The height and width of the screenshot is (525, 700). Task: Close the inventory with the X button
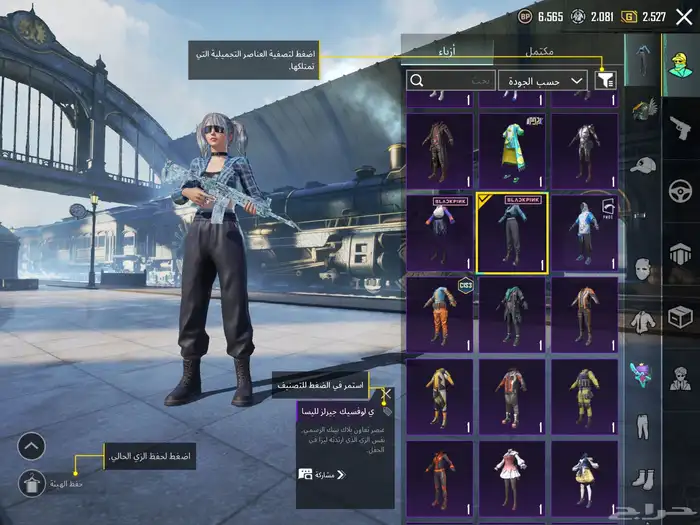point(684,17)
